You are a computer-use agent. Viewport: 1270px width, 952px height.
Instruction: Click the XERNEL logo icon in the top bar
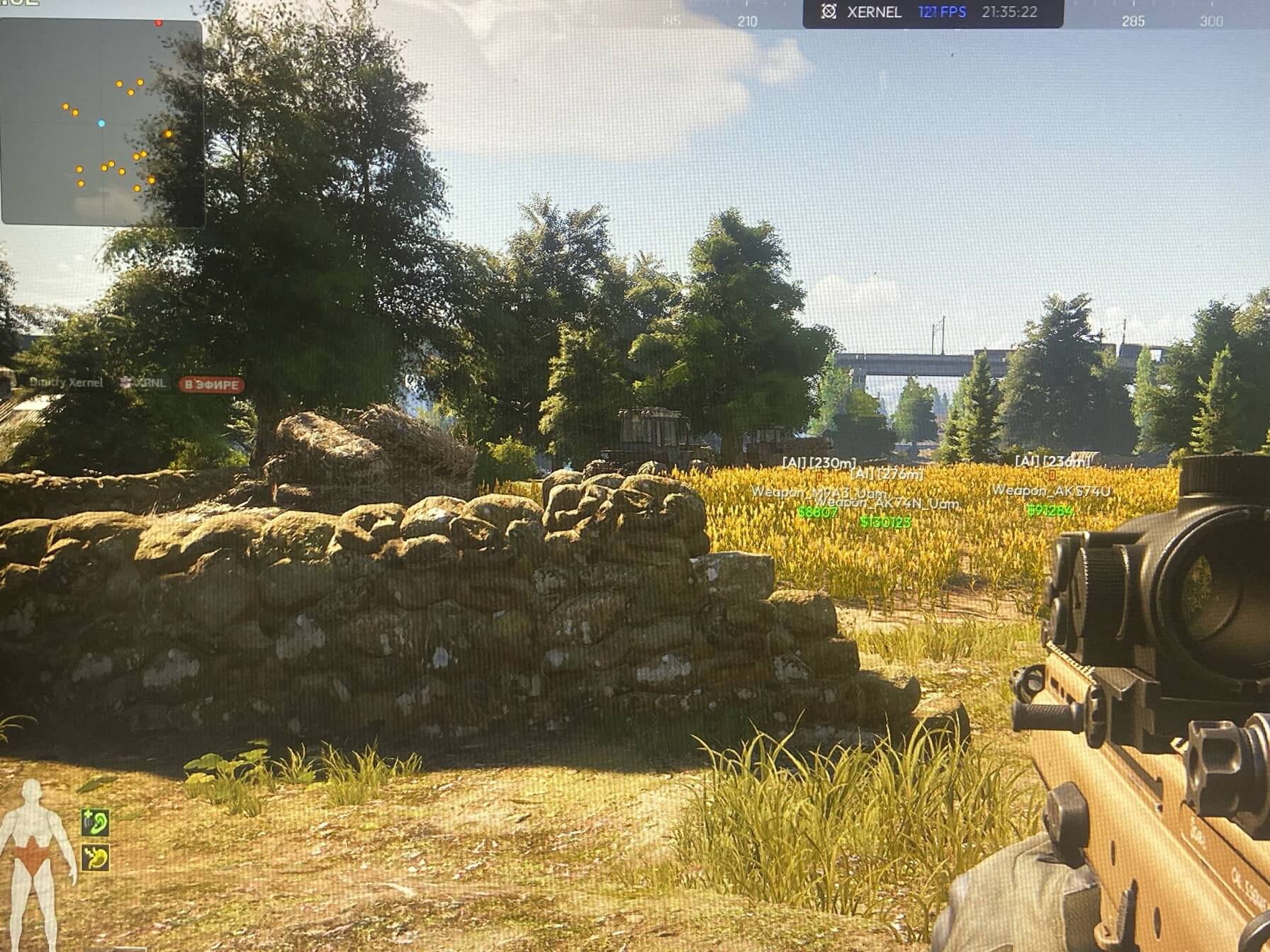pos(828,12)
